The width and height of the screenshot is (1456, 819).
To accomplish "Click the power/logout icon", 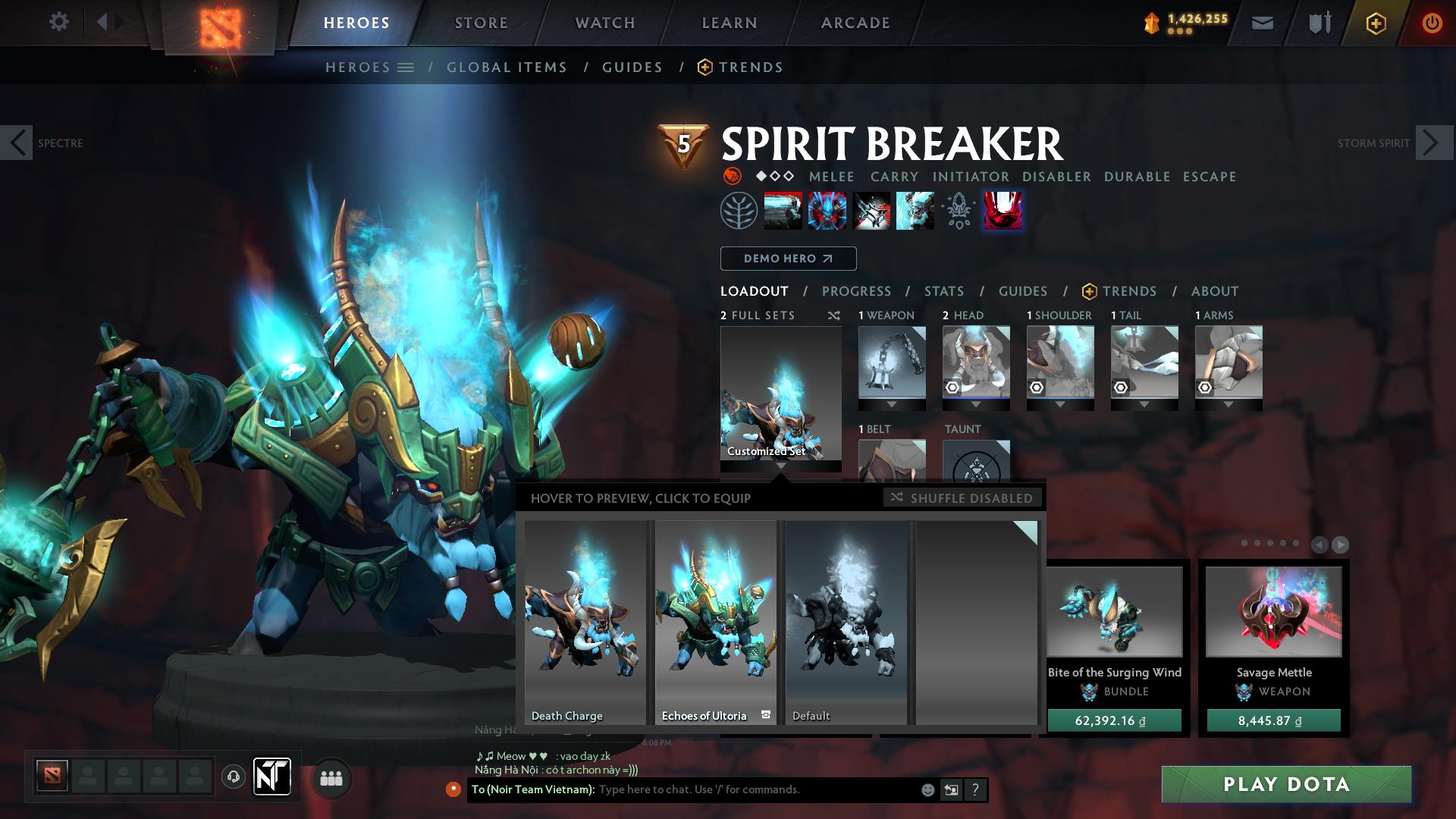I will coord(1432,23).
